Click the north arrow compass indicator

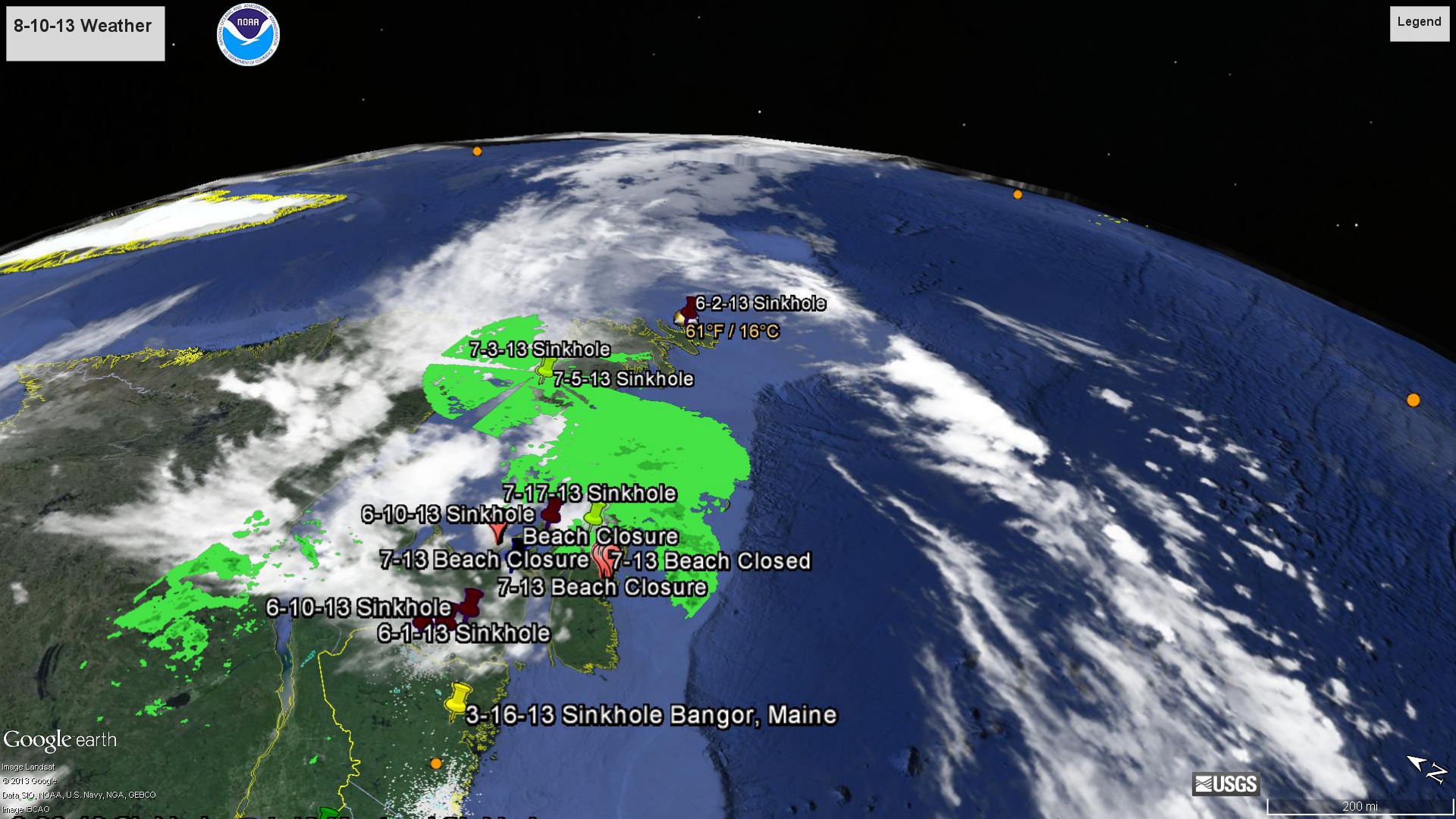tap(1426, 768)
